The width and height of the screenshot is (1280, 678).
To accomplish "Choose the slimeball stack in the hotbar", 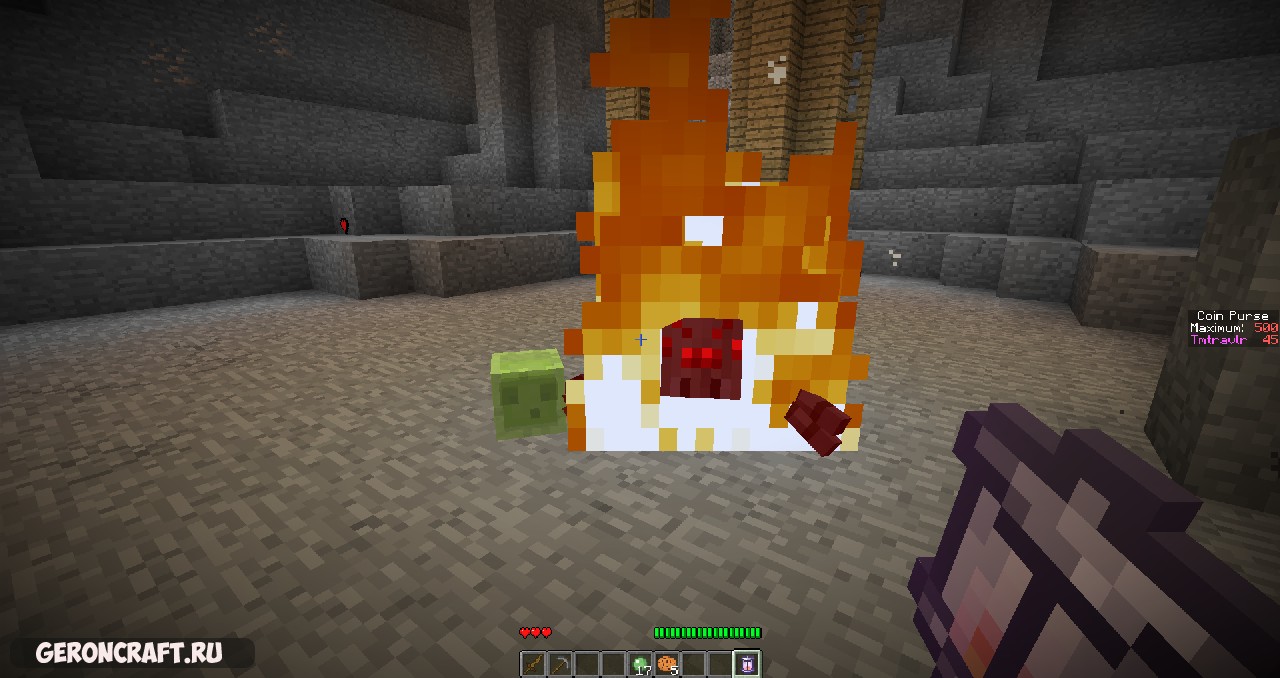I will click(640, 663).
